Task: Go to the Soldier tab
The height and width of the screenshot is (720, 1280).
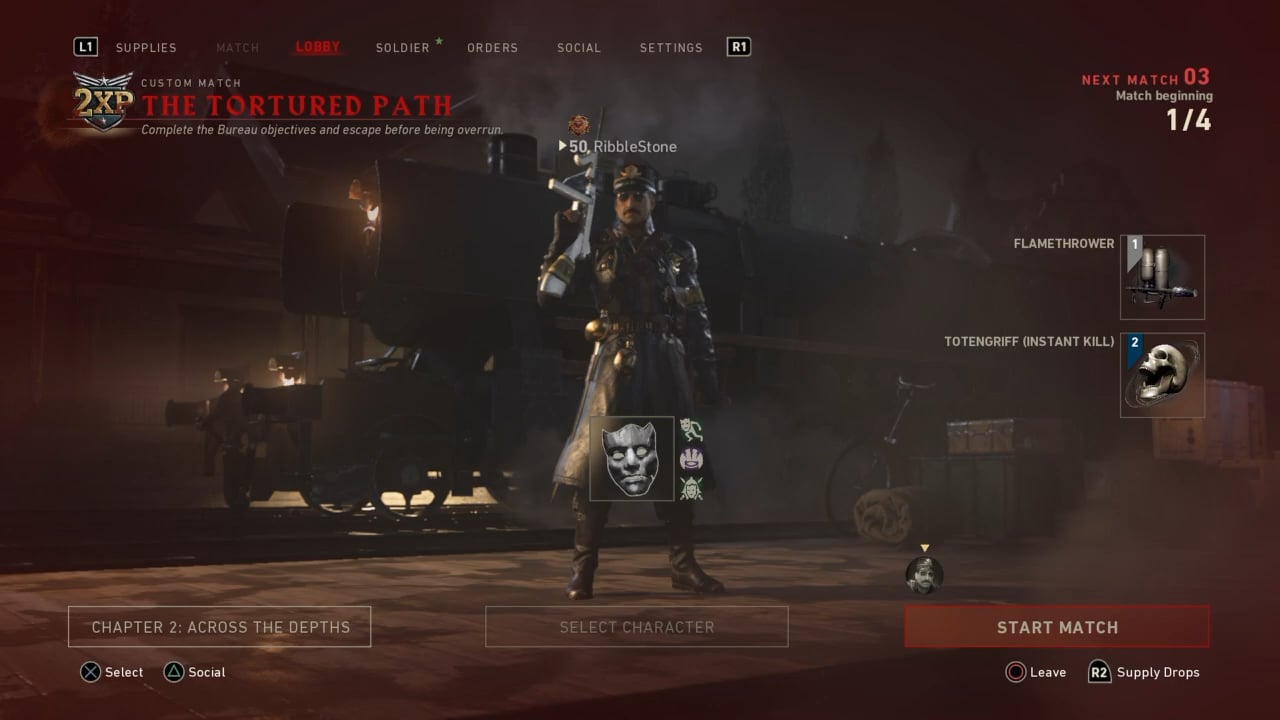Action: [403, 47]
